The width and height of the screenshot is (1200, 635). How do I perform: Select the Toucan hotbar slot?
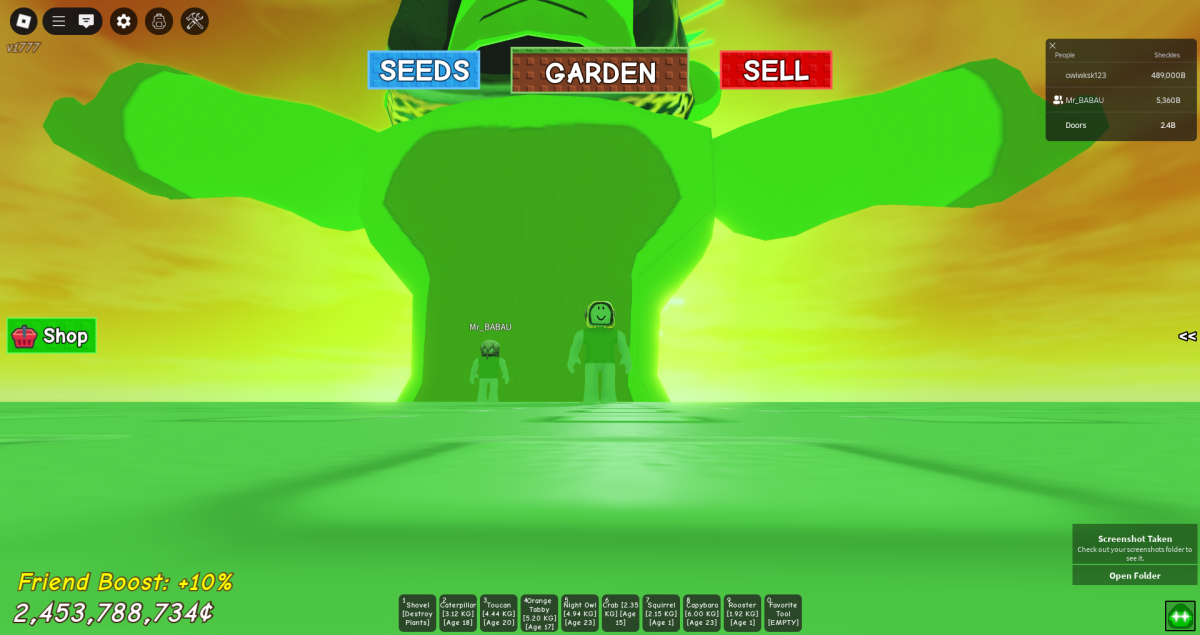point(499,613)
